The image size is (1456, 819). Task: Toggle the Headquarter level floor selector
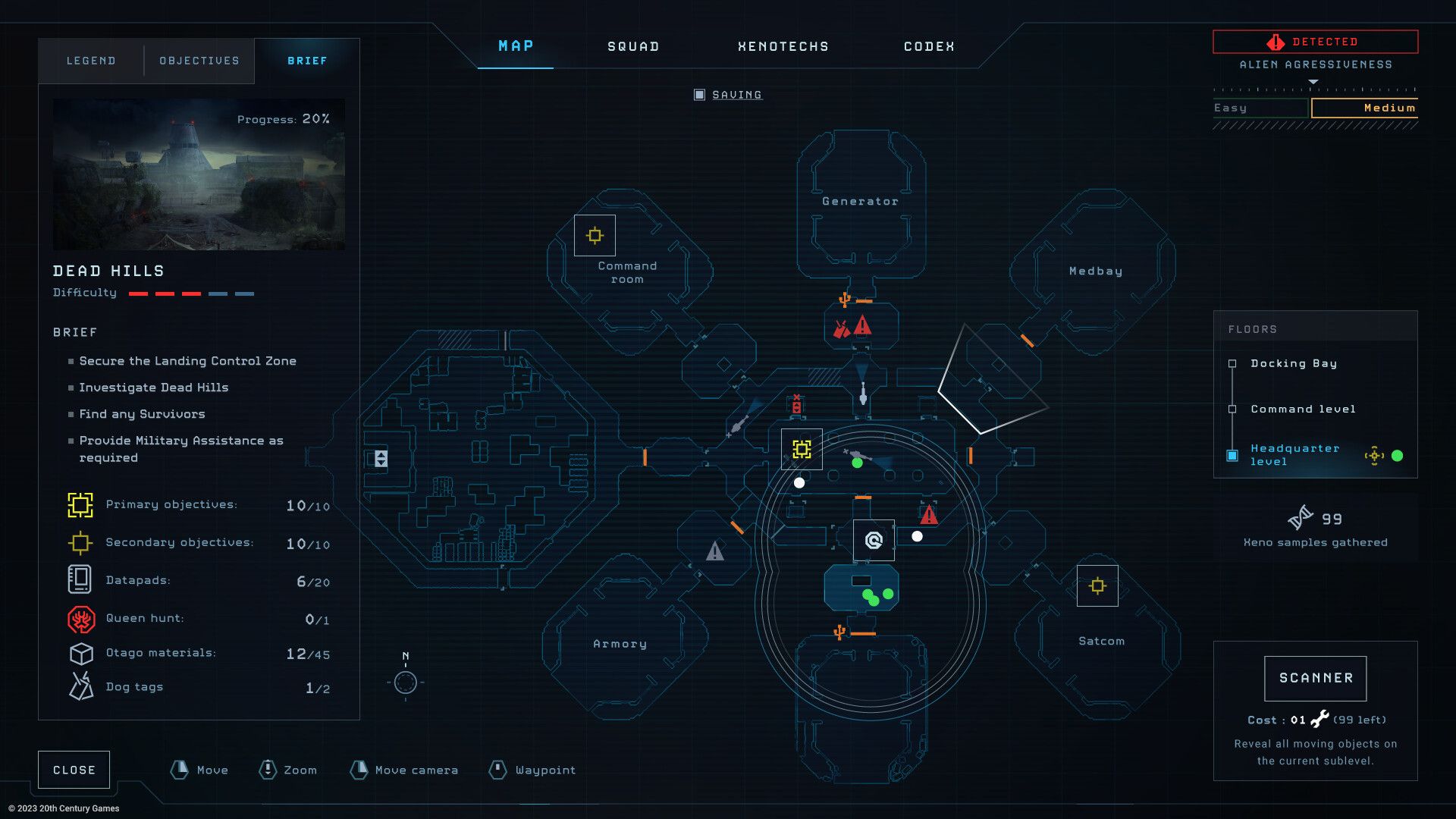[1233, 455]
